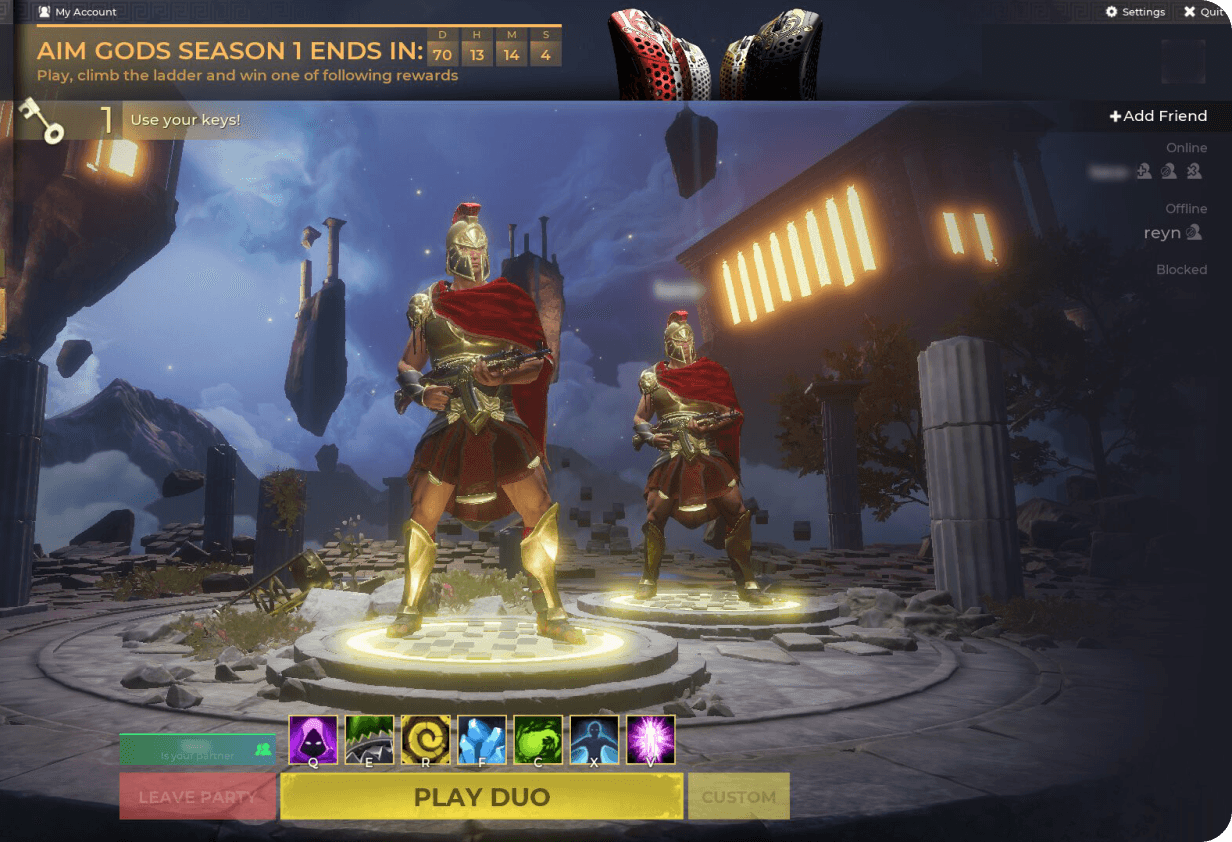The width and height of the screenshot is (1232, 842).
Task: Select the purple hooded figure ability
Action: tap(313, 740)
